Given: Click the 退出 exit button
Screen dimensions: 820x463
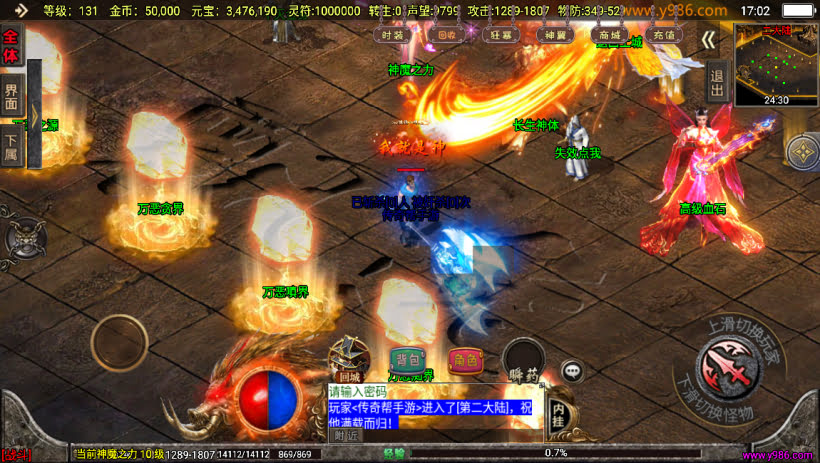Looking at the screenshot, I should pos(717,81).
